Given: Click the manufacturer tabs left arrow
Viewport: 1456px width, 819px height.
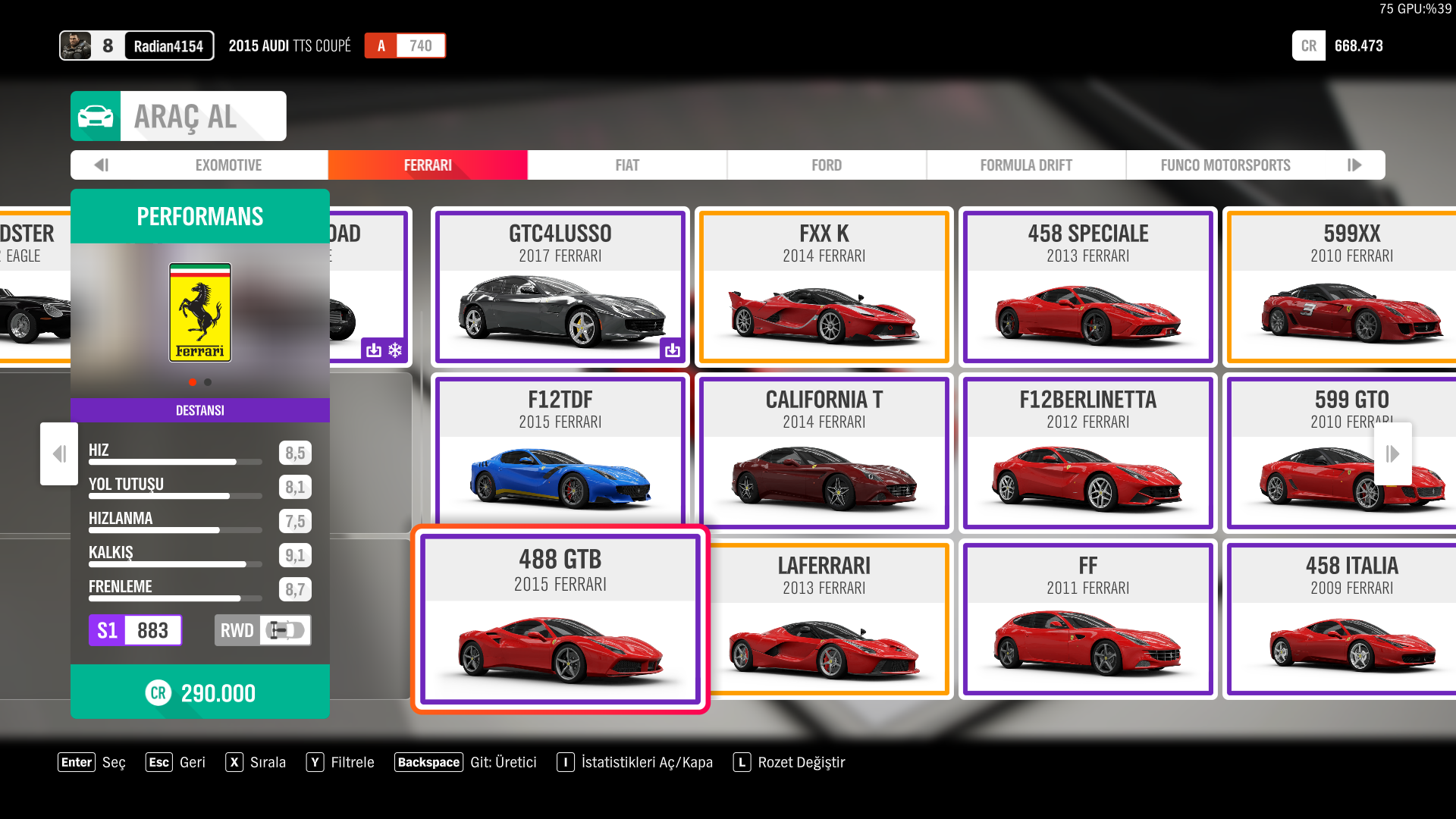Looking at the screenshot, I should [x=102, y=165].
